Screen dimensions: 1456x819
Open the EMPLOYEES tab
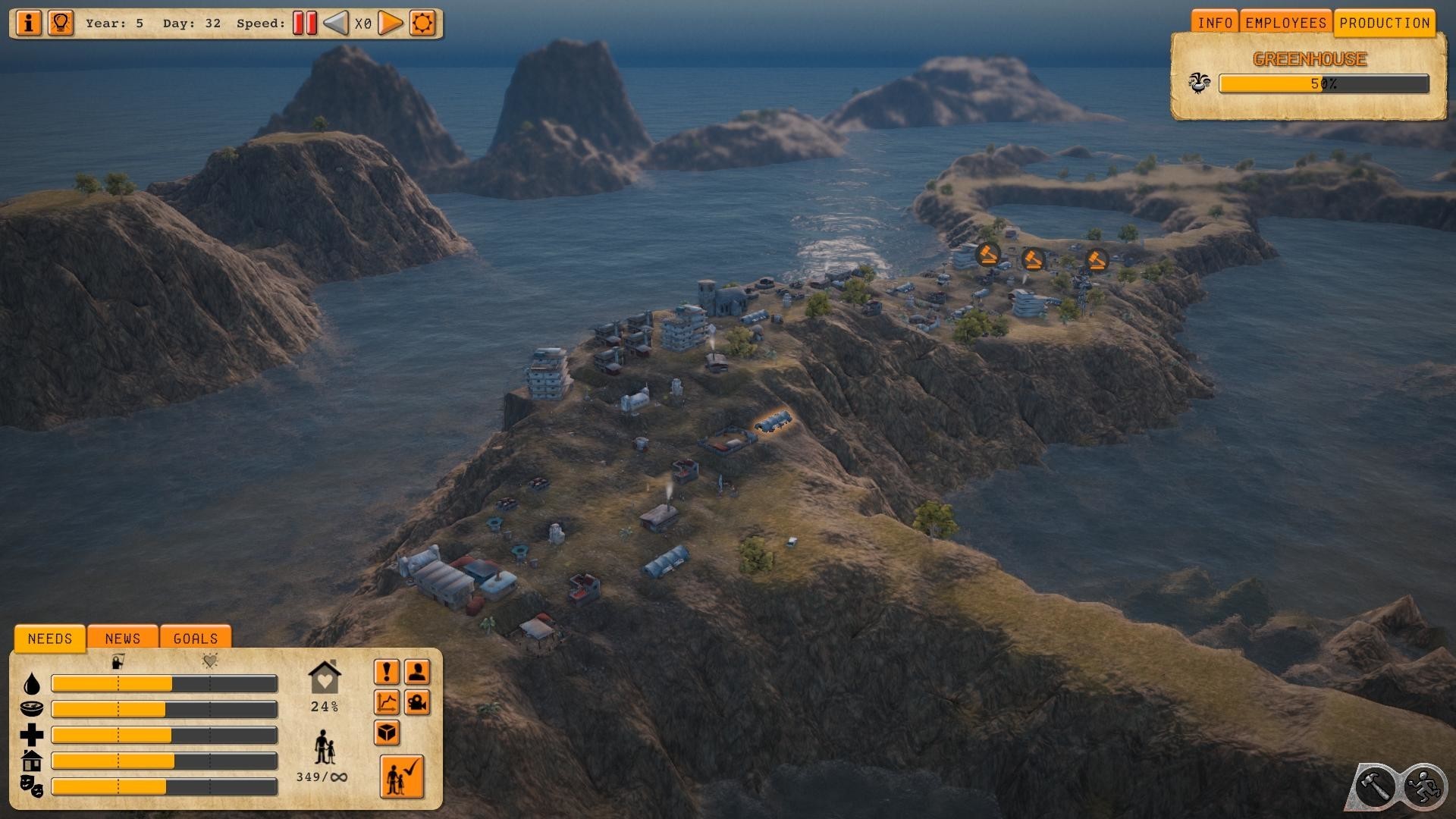(1285, 23)
